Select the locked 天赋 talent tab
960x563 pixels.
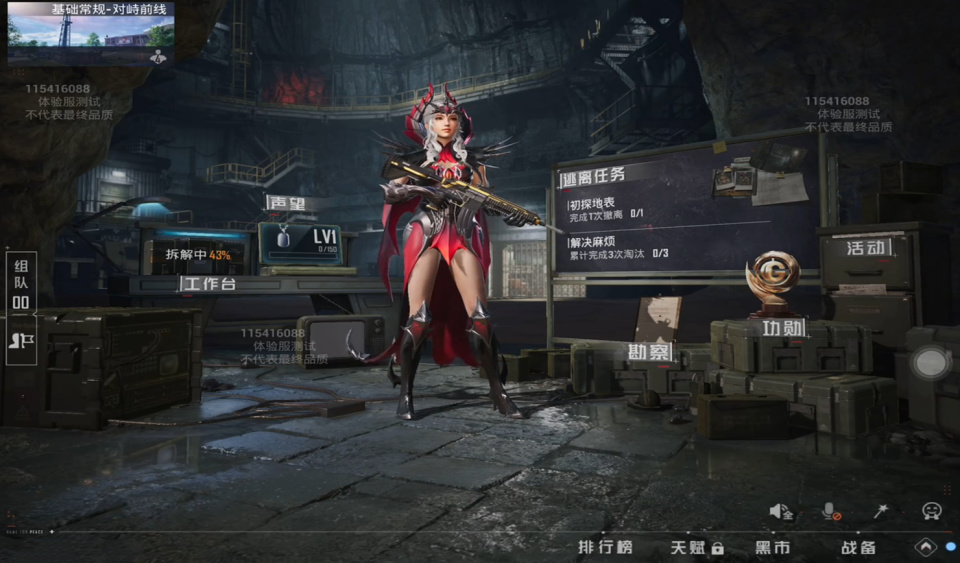(696, 547)
